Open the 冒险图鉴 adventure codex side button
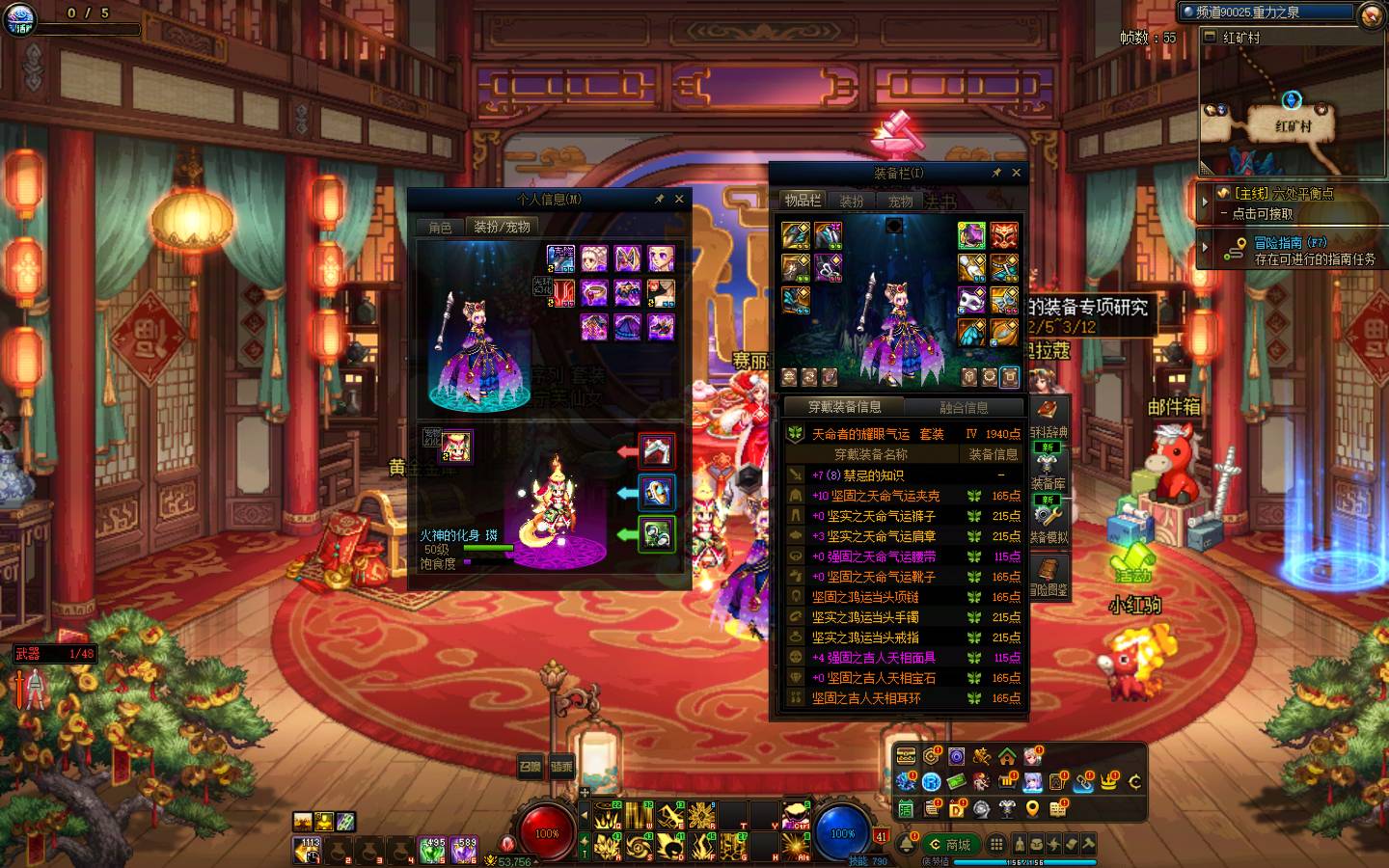1389x868 pixels. [x=1049, y=577]
